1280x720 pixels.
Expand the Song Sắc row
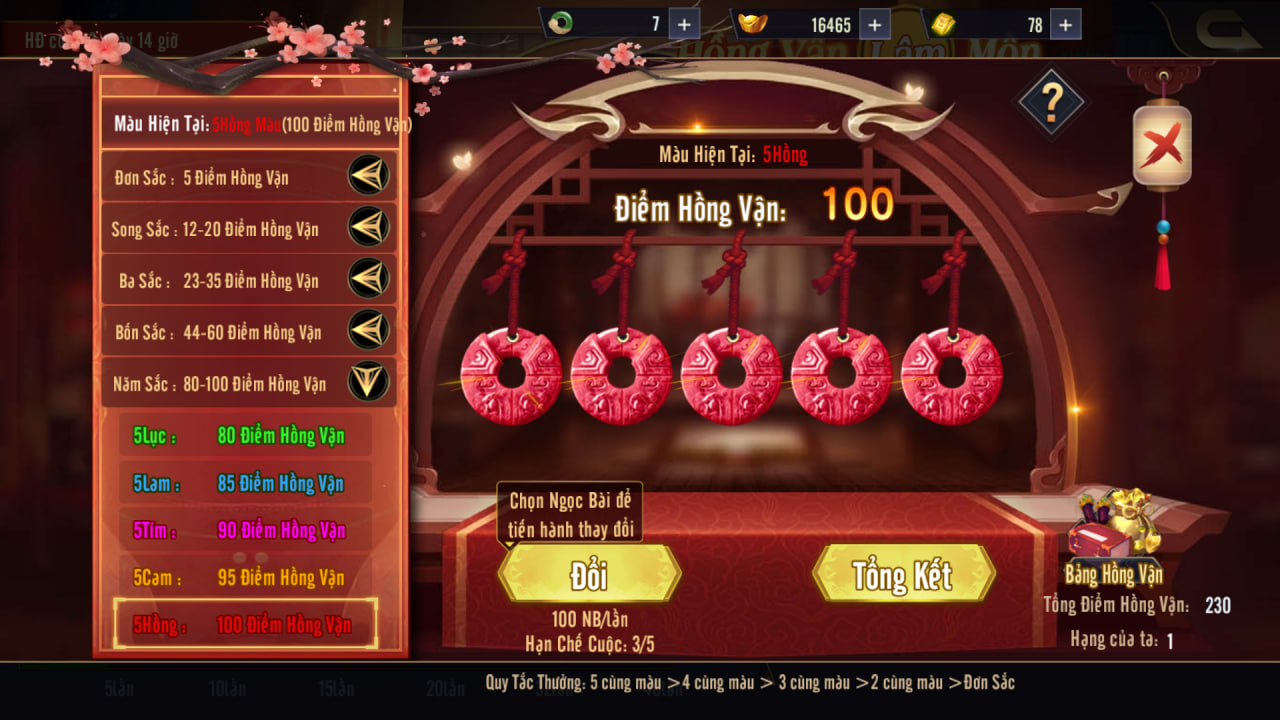[368, 228]
